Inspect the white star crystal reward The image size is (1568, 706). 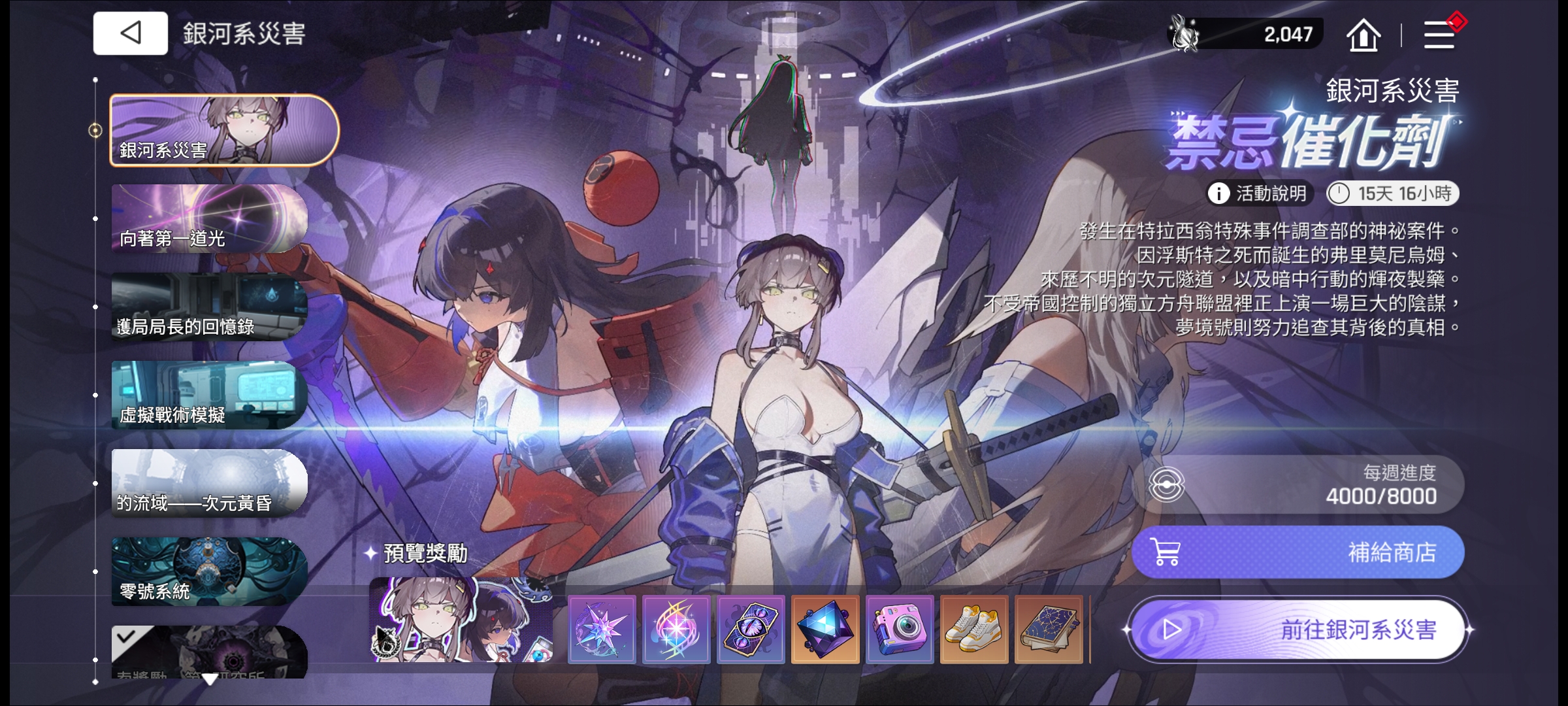602,630
